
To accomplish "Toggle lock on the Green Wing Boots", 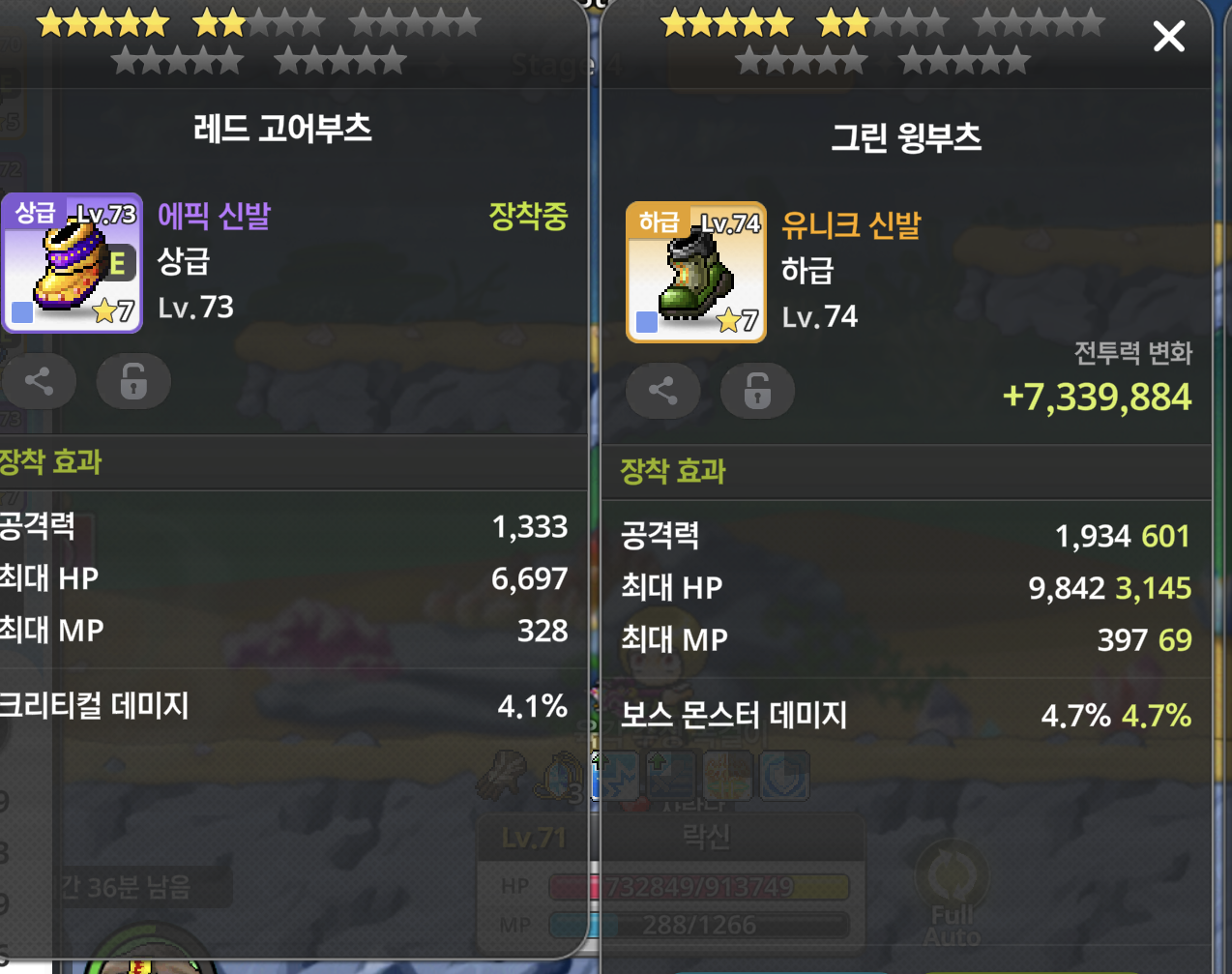I will [757, 391].
